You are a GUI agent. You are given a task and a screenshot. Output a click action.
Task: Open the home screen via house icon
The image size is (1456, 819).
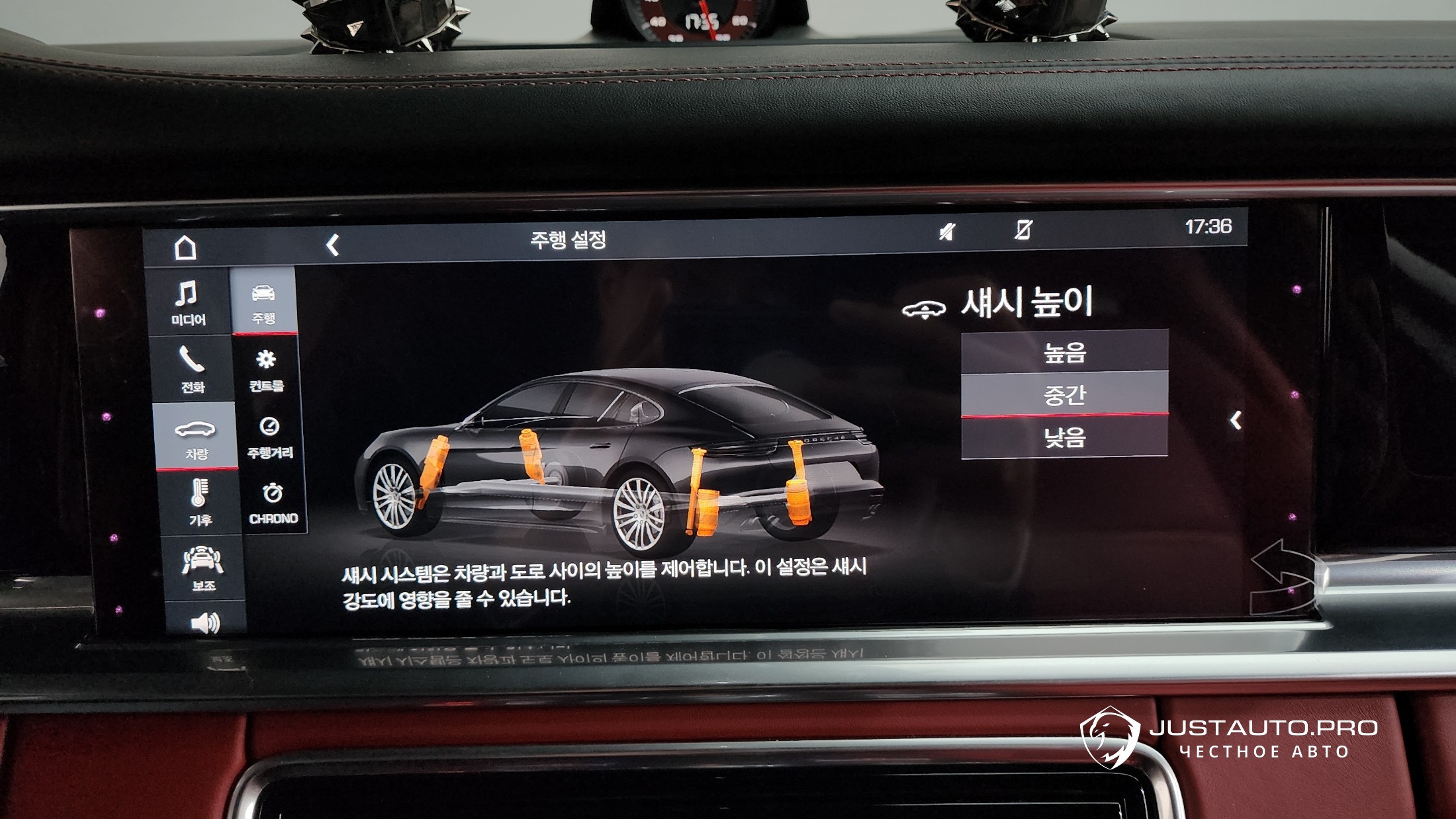point(185,248)
